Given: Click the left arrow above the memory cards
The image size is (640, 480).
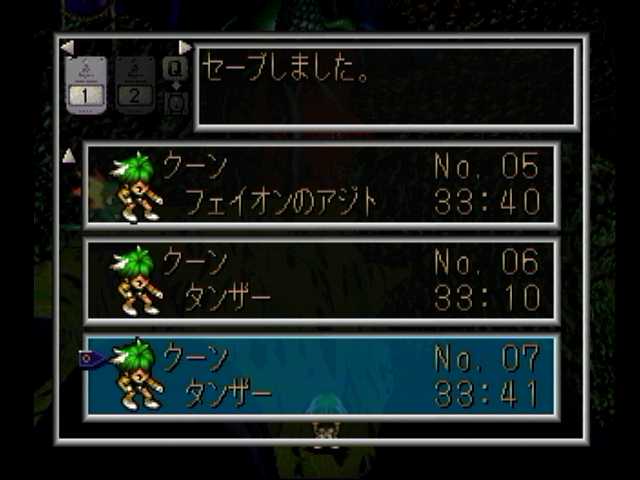Looking at the screenshot, I should click(x=67, y=47).
